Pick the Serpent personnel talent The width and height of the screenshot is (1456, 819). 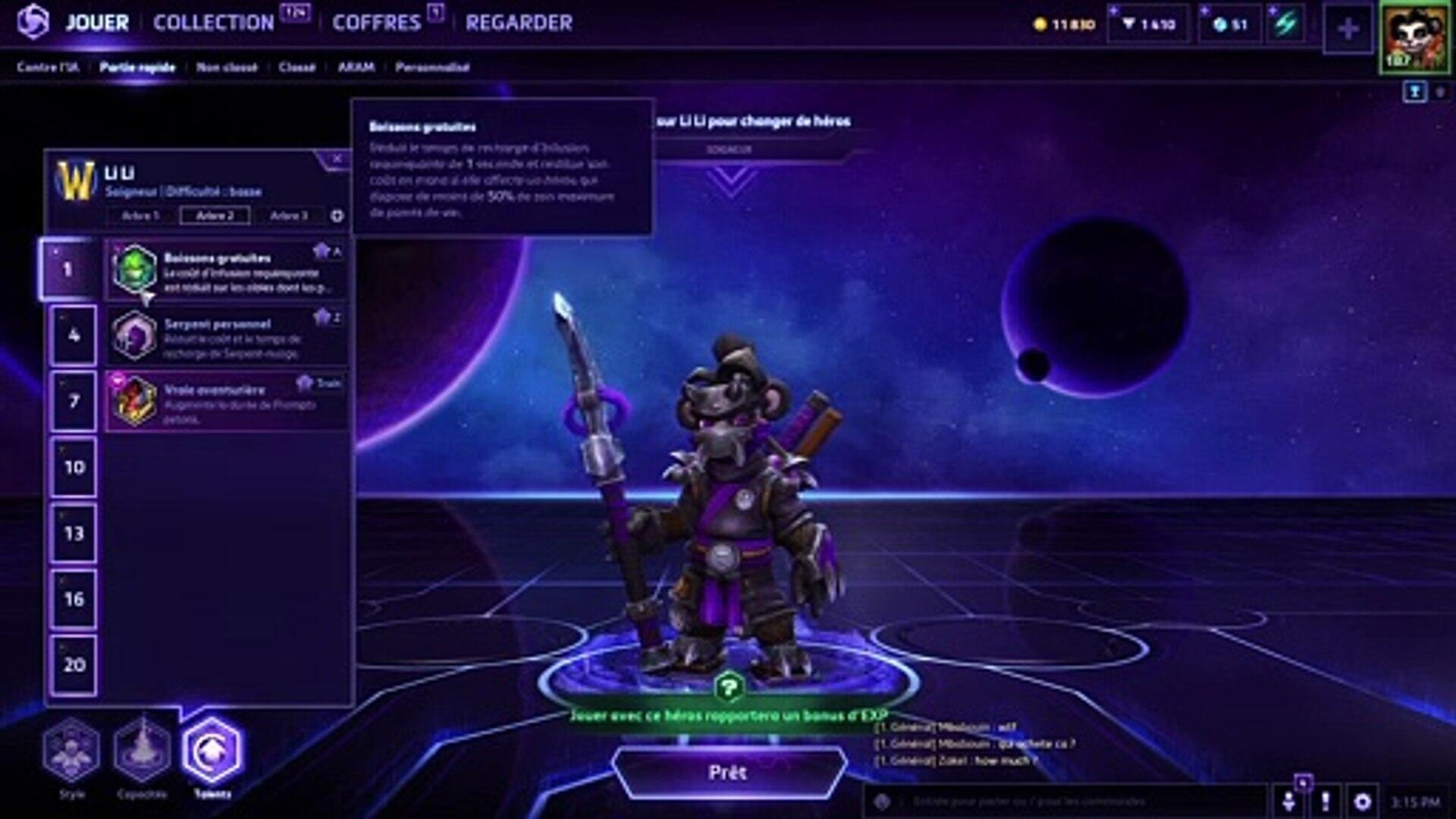click(x=227, y=337)
